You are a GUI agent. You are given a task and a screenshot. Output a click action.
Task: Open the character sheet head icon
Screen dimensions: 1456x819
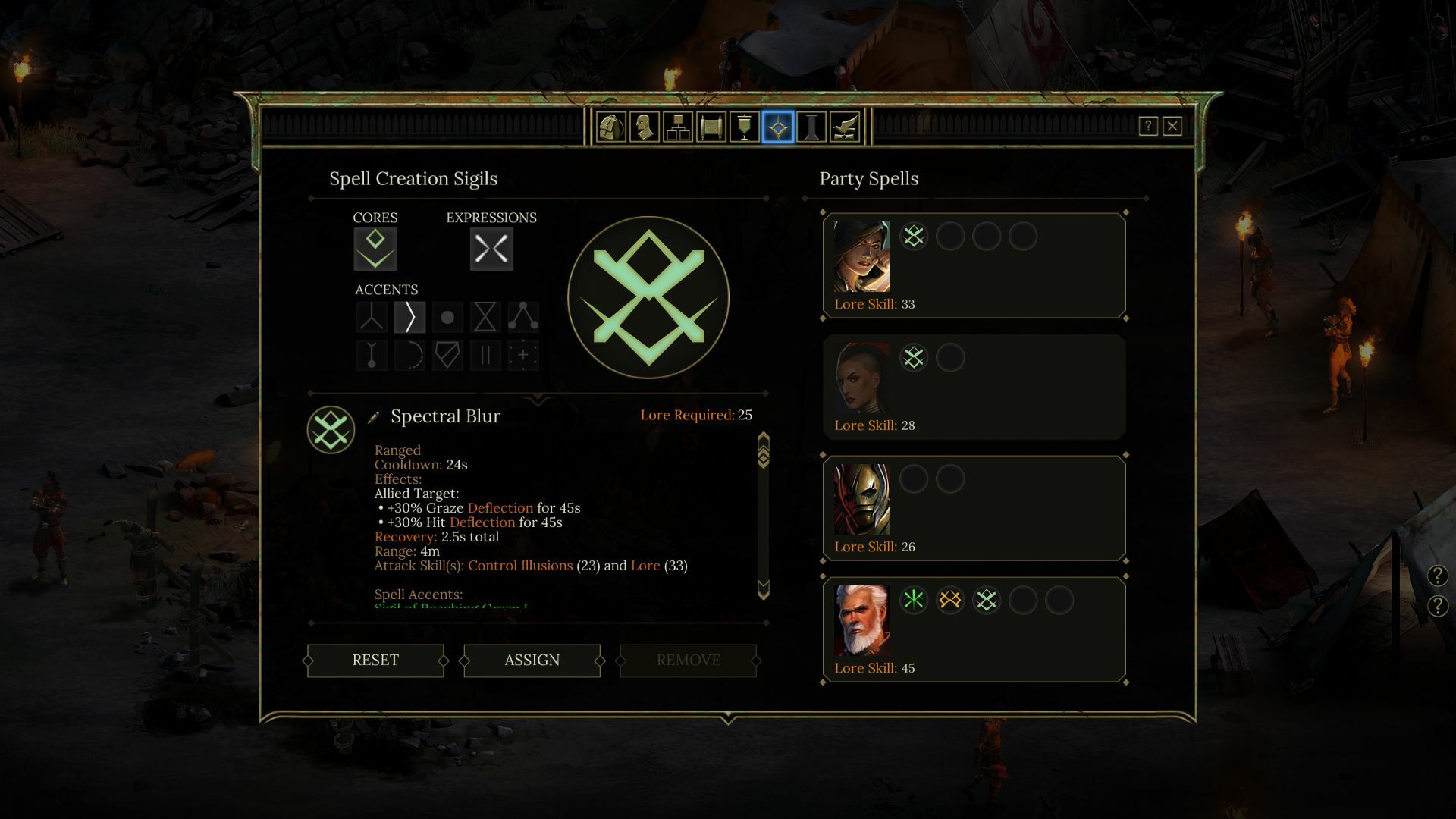[x=643, y=127]
